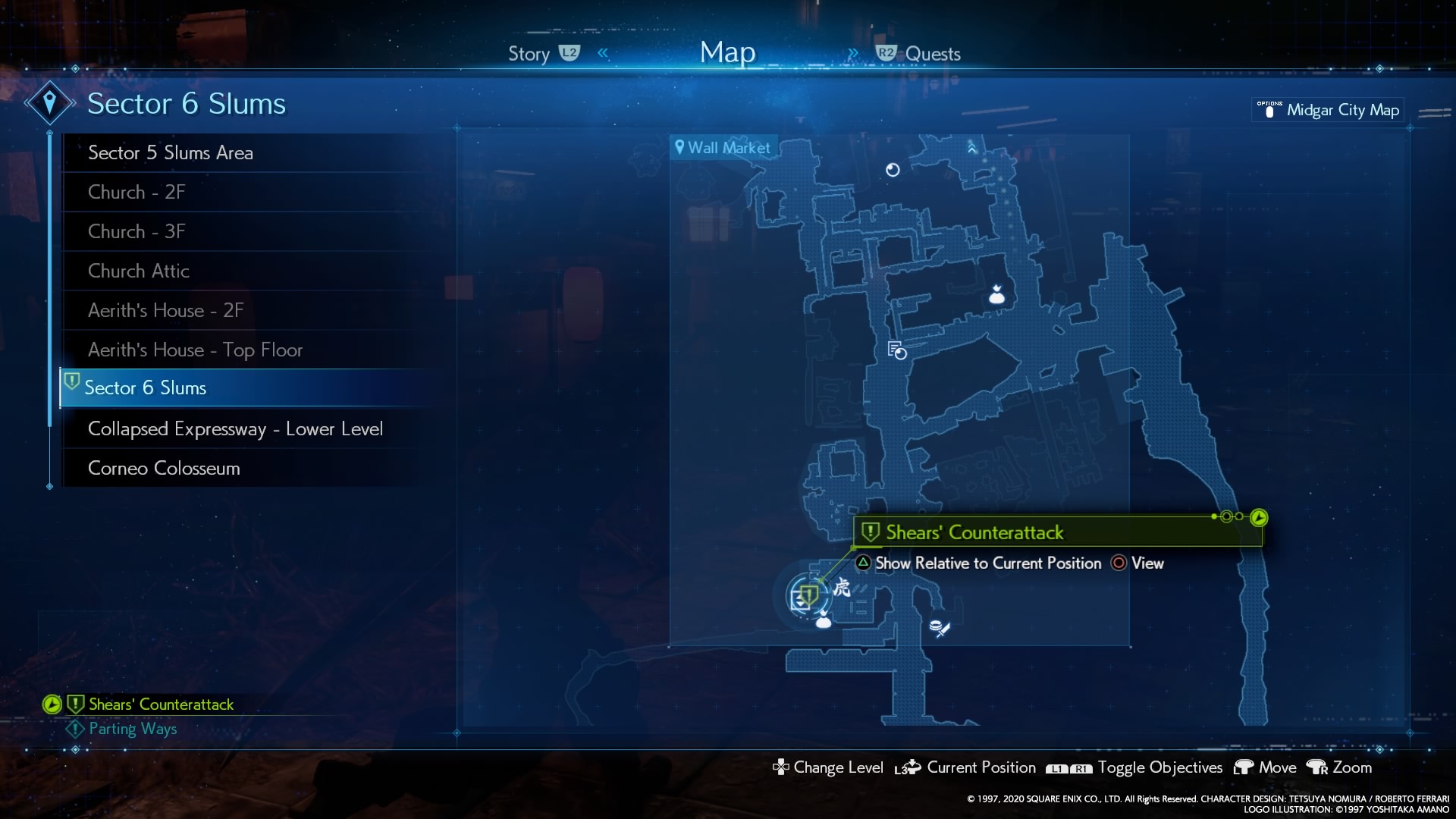Click the circular respawn icon at the map top

click(x=893, y=171)
